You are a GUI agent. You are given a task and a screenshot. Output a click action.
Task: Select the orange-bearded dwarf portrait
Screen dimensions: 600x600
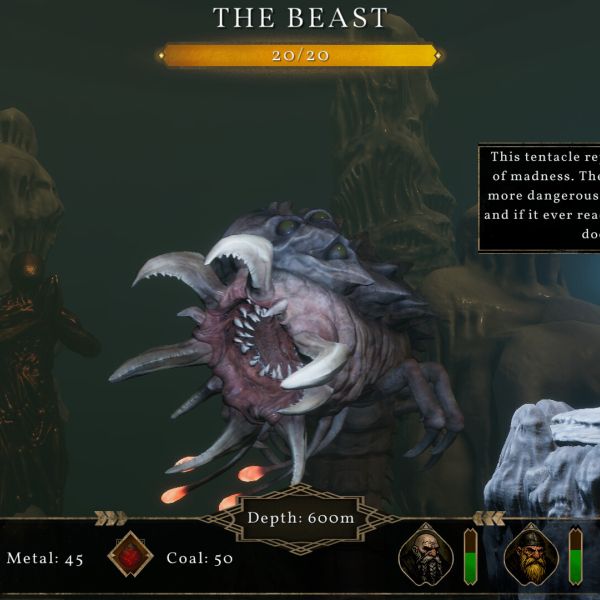coord(531,556)
